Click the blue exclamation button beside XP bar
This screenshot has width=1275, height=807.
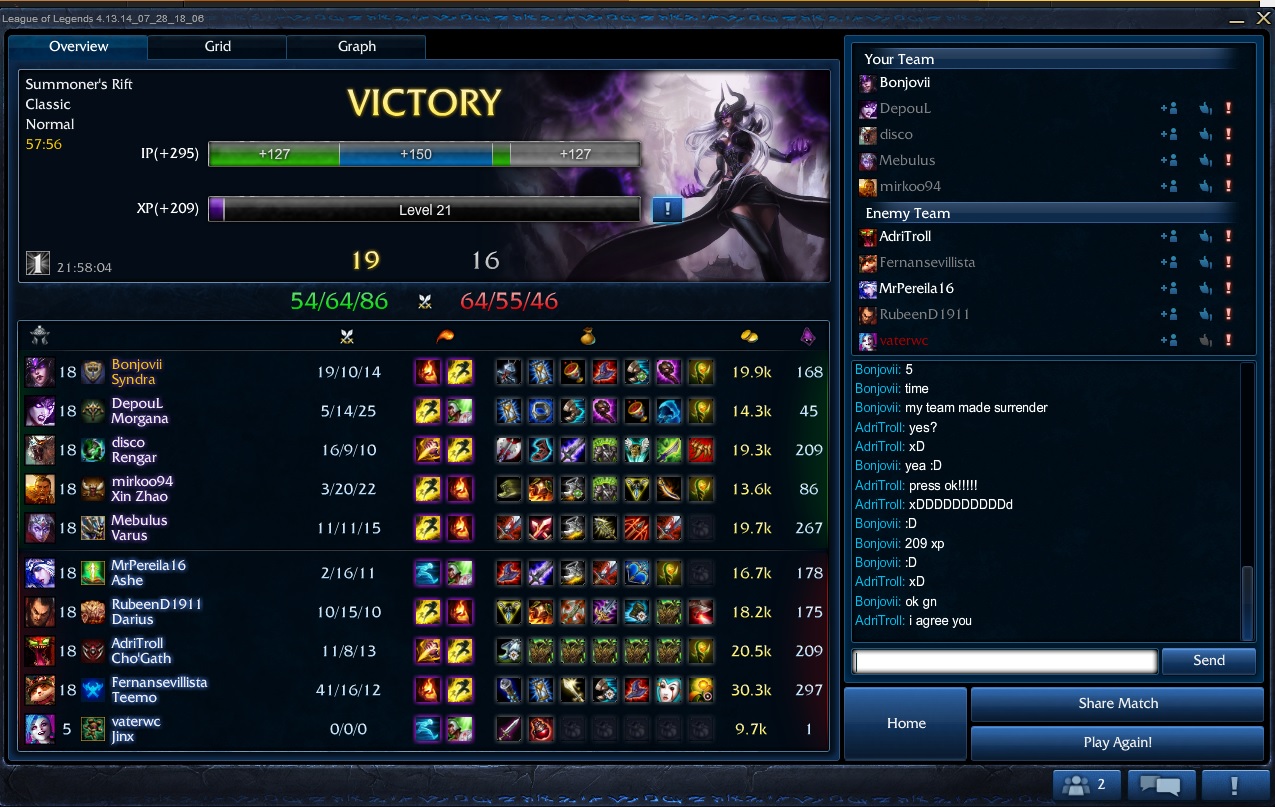coord(667,209)
